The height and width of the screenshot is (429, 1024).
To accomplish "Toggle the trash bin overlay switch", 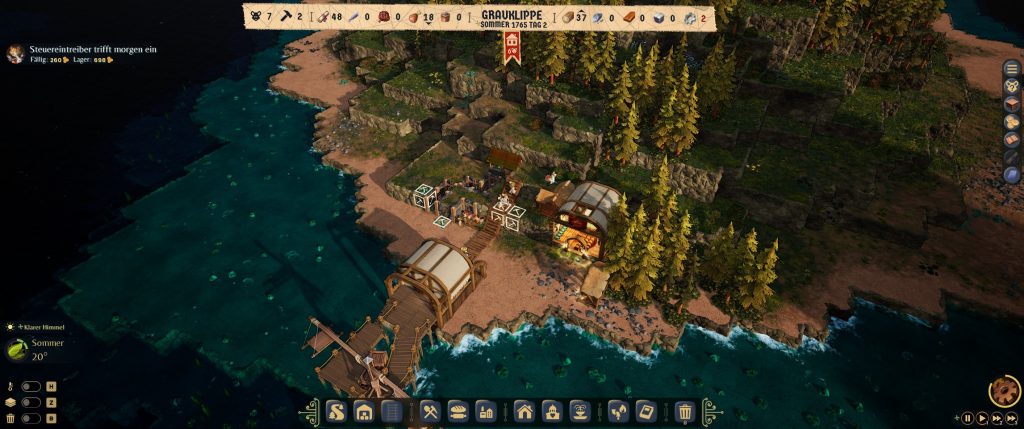I will tap(33, 418).
